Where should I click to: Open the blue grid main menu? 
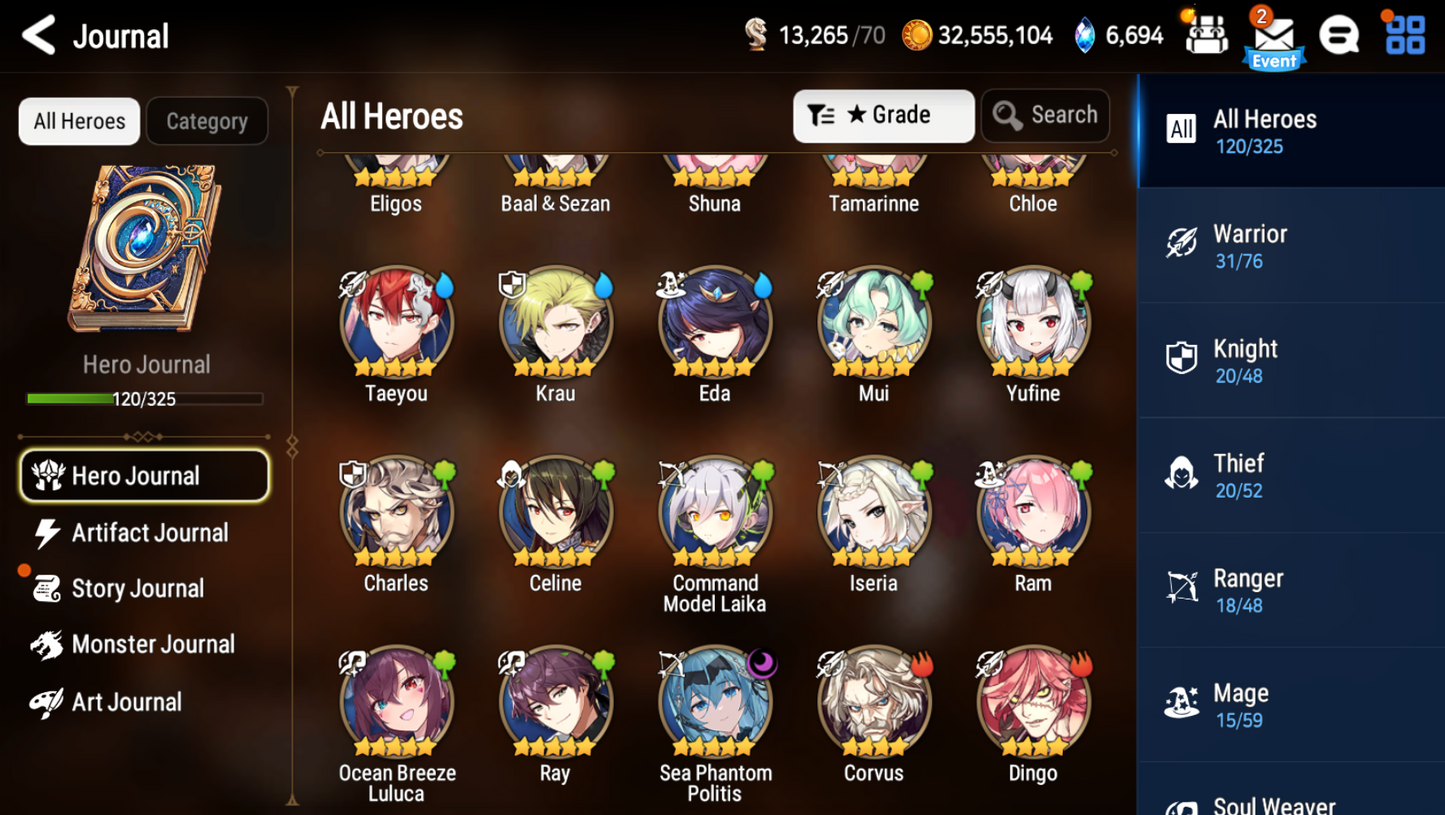[x=1405, y=36]
